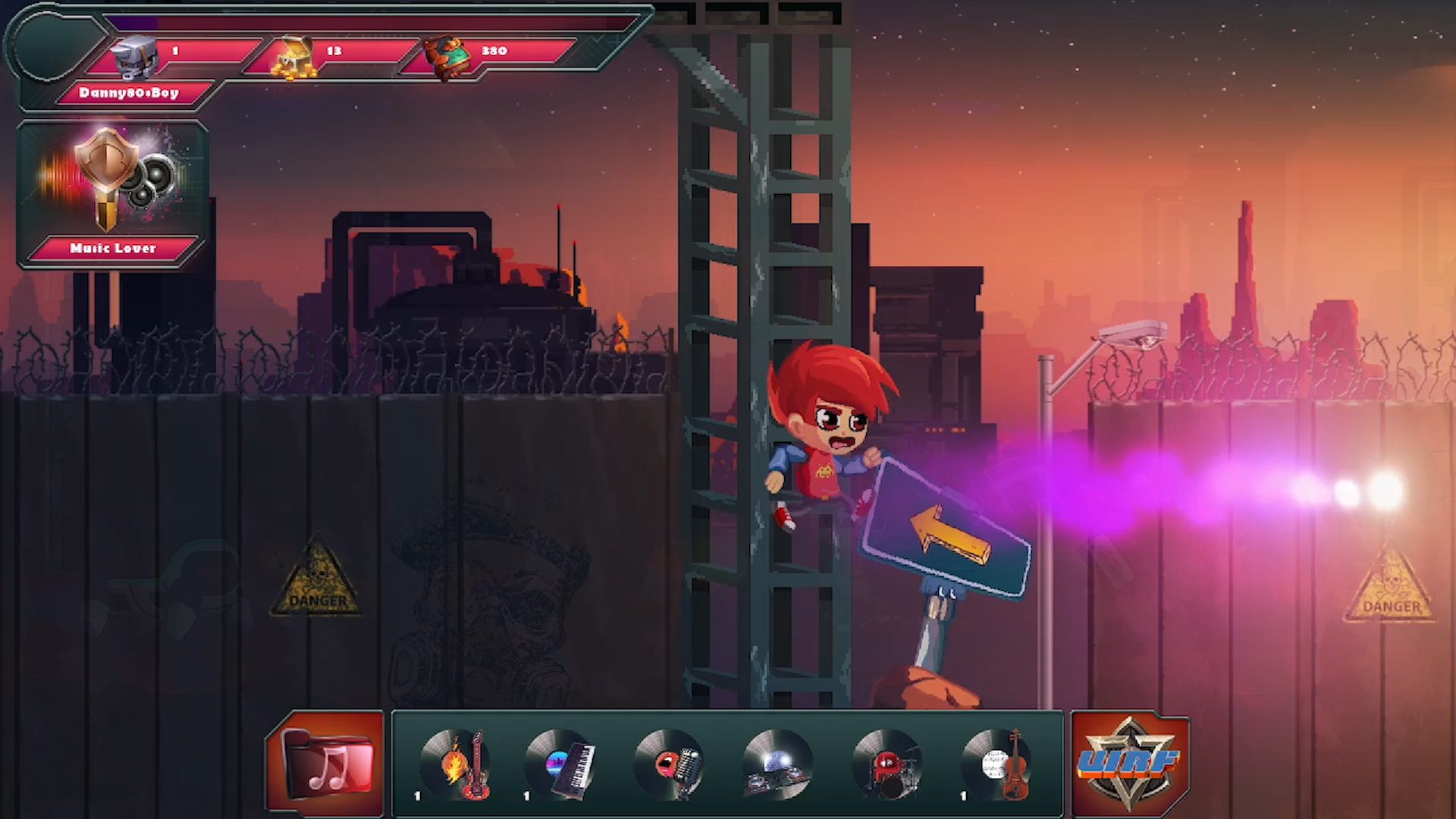Screen dimensions: 1456x819
Task: Open the red music folder
Action: click(327, 764)
